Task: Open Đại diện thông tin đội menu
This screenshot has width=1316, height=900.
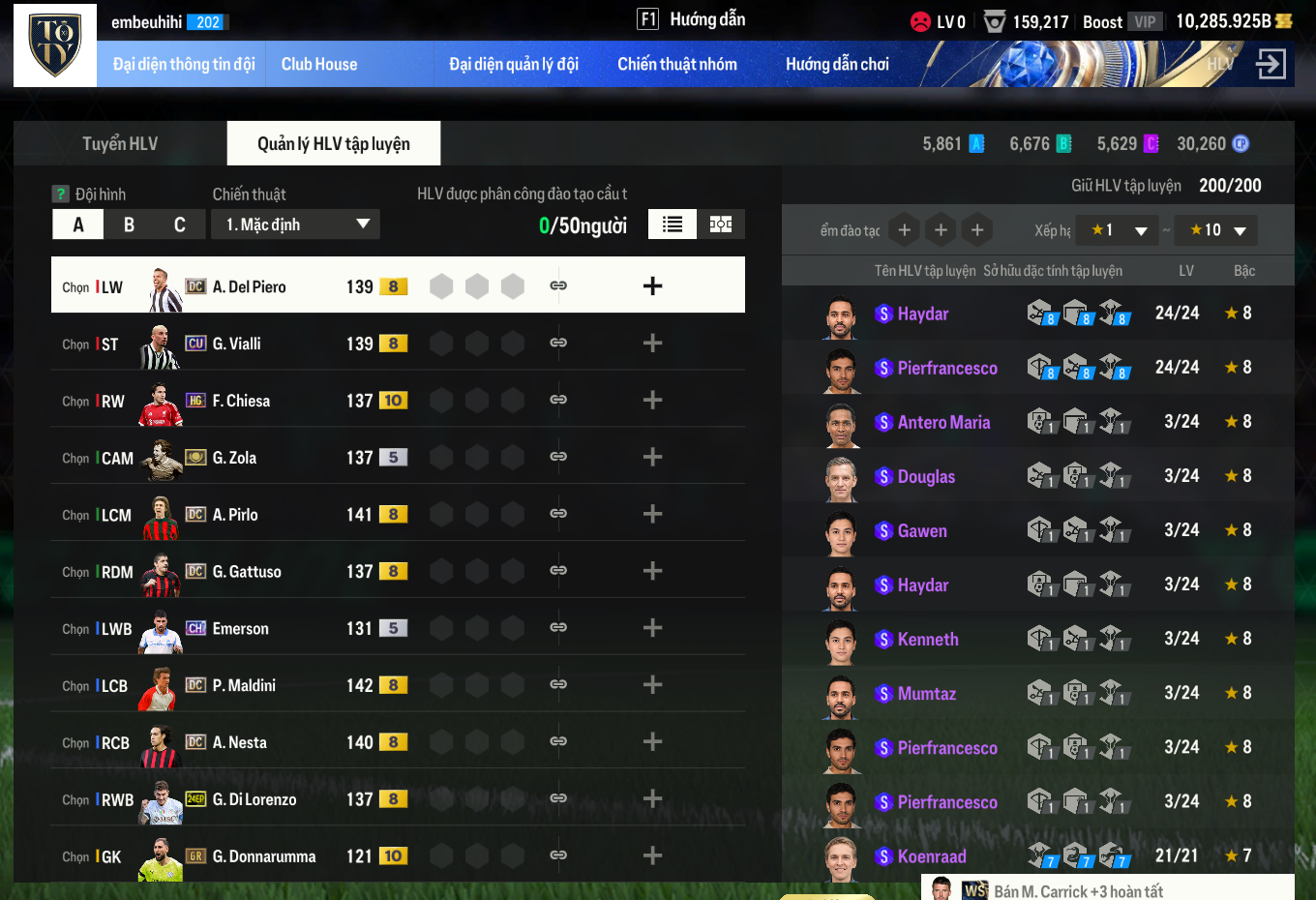Action: pos(184,65)
